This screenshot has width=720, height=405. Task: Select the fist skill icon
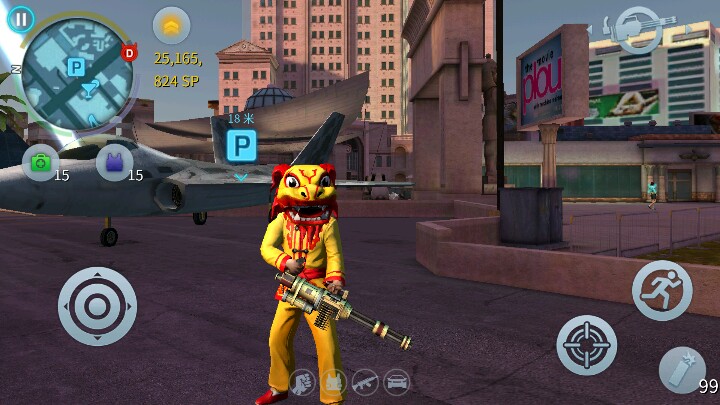[x=303, y=381]
